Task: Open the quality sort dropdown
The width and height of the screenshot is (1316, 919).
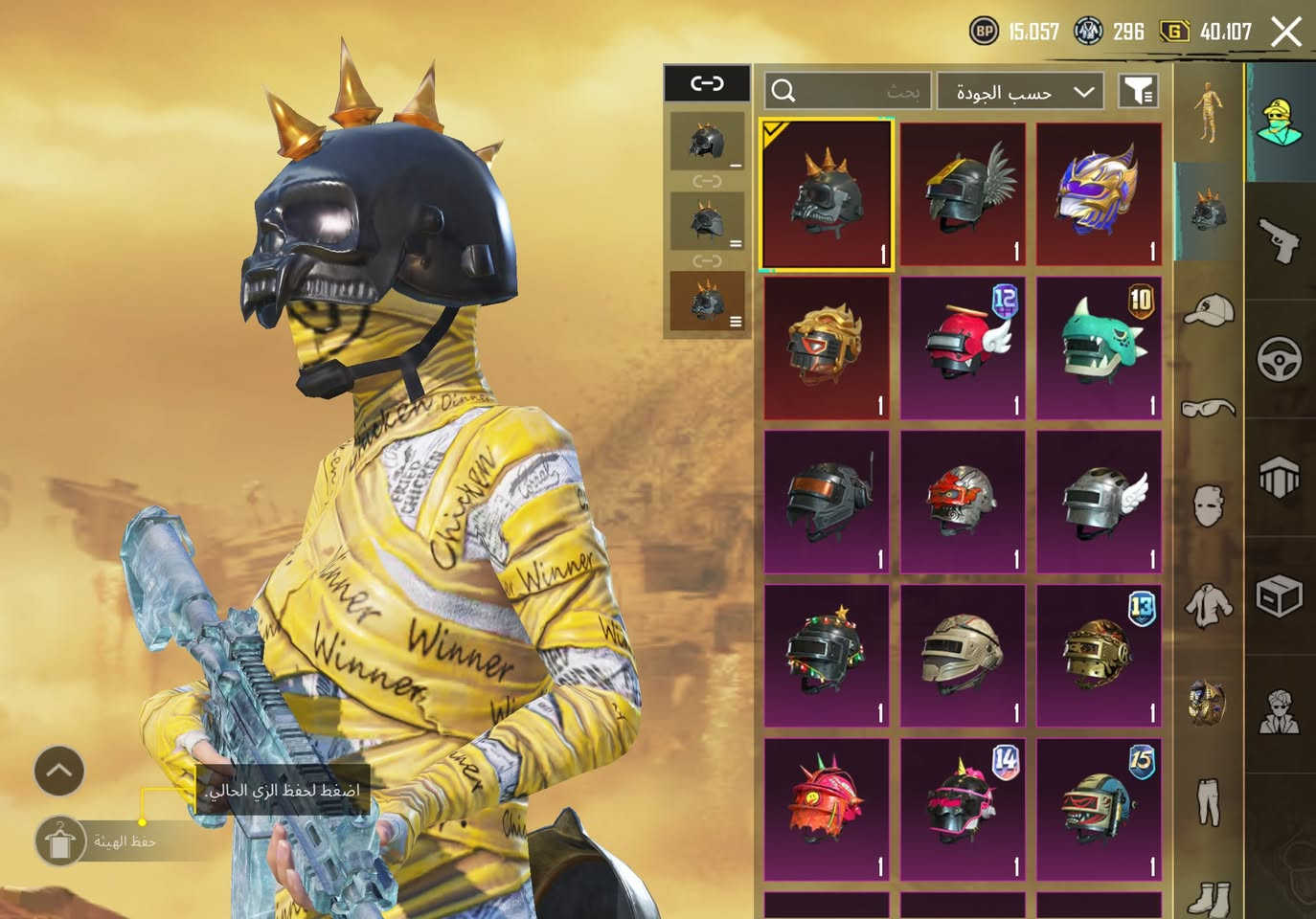Action: [x=1020, y=92]
